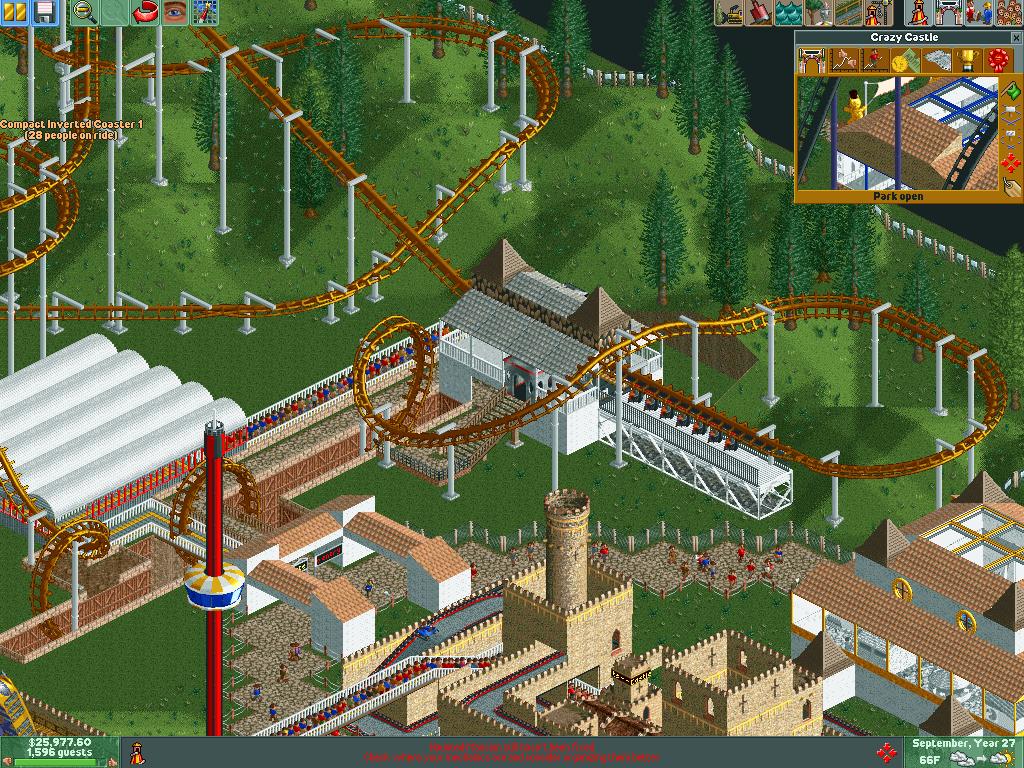This screenshot has width=1024, height=768.
Task: Open the red rosette awards tab
Action: click(997, 60)
